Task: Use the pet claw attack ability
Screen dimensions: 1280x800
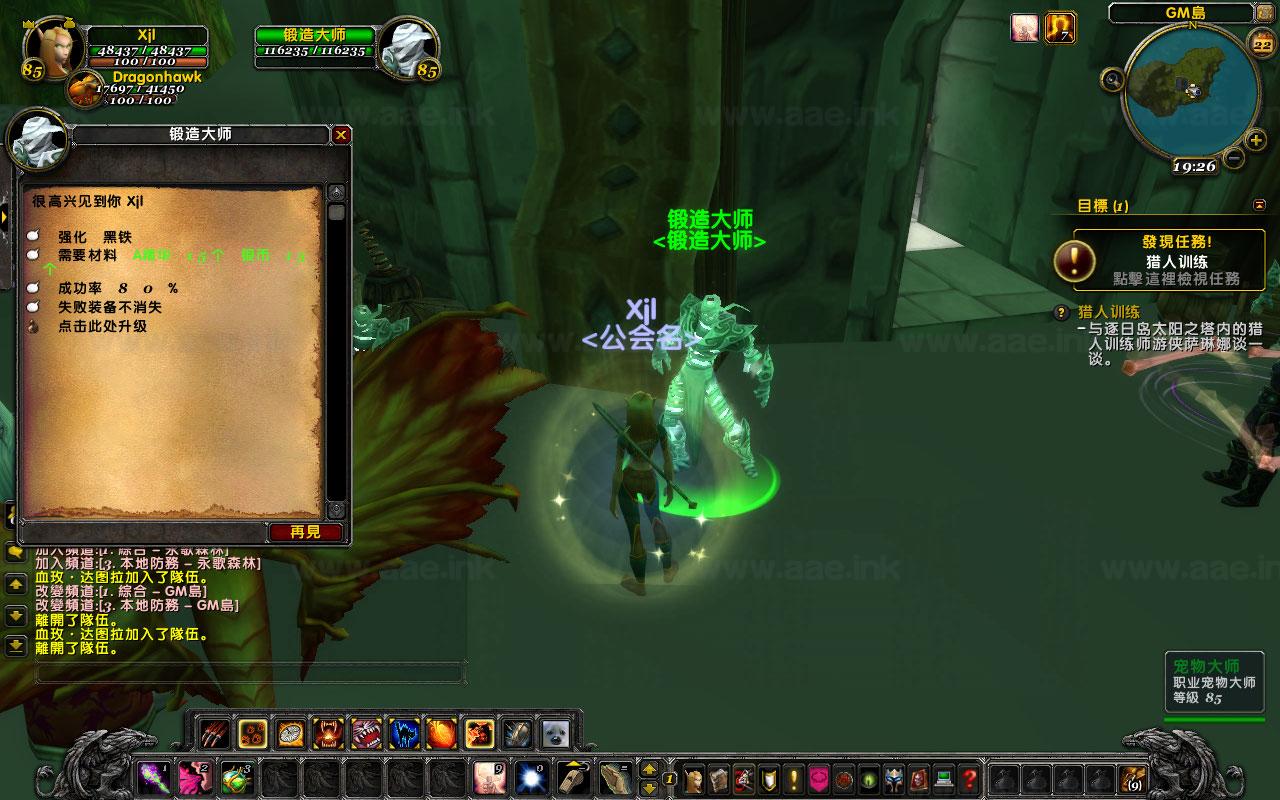Action: click(212, 734)
